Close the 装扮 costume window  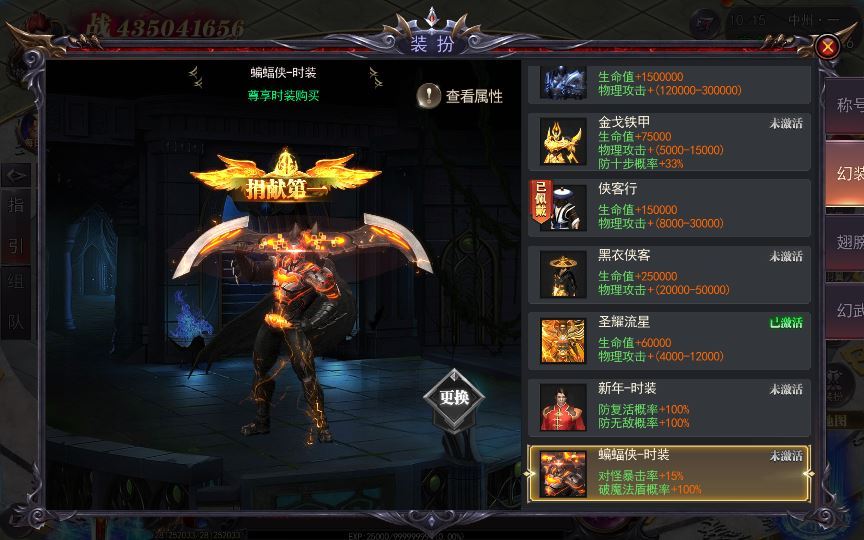tap(827, 47)
